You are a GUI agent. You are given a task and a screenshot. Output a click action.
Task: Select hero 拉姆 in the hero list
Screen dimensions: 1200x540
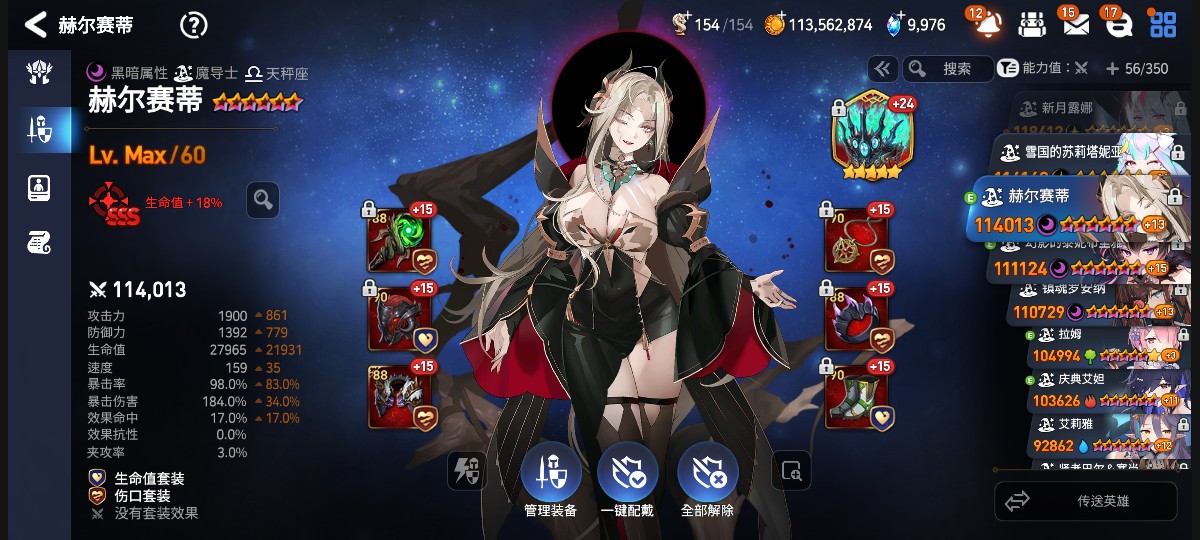click(1100, 346)
